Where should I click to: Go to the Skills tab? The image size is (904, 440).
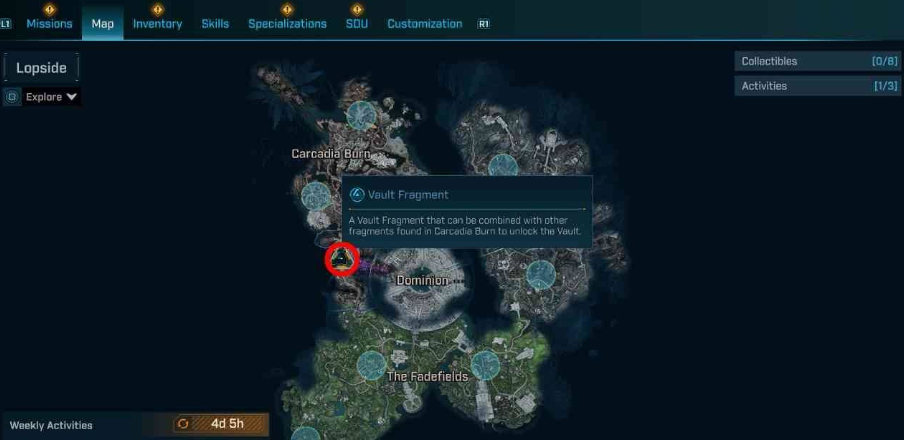point(215,23)
